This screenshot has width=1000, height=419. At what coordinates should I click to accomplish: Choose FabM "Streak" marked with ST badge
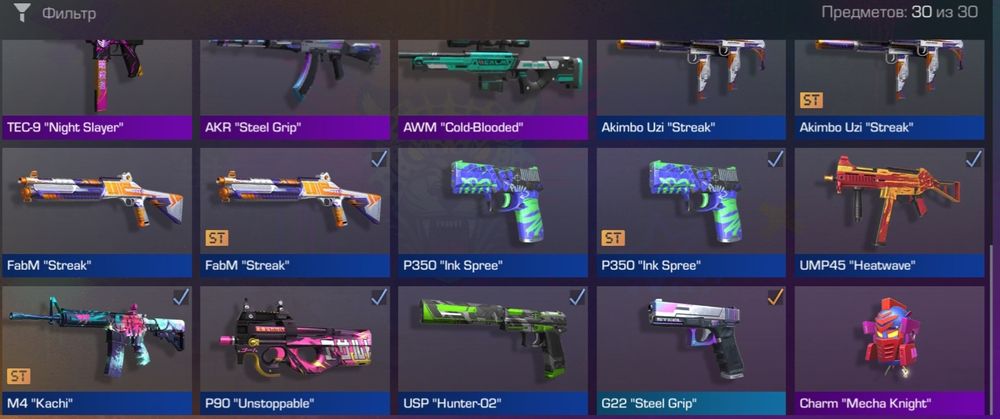tap(293, 210)
